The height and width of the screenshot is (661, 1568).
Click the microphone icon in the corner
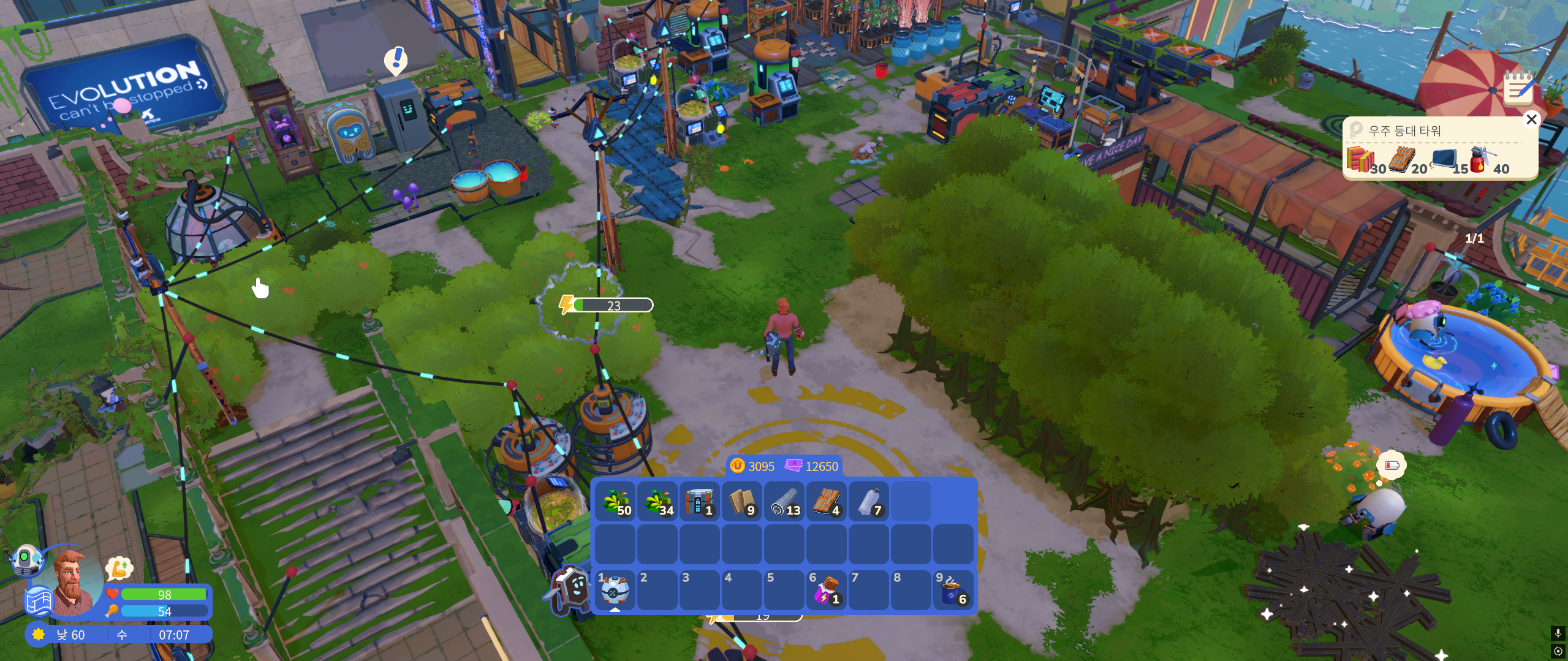point(1558,633)
